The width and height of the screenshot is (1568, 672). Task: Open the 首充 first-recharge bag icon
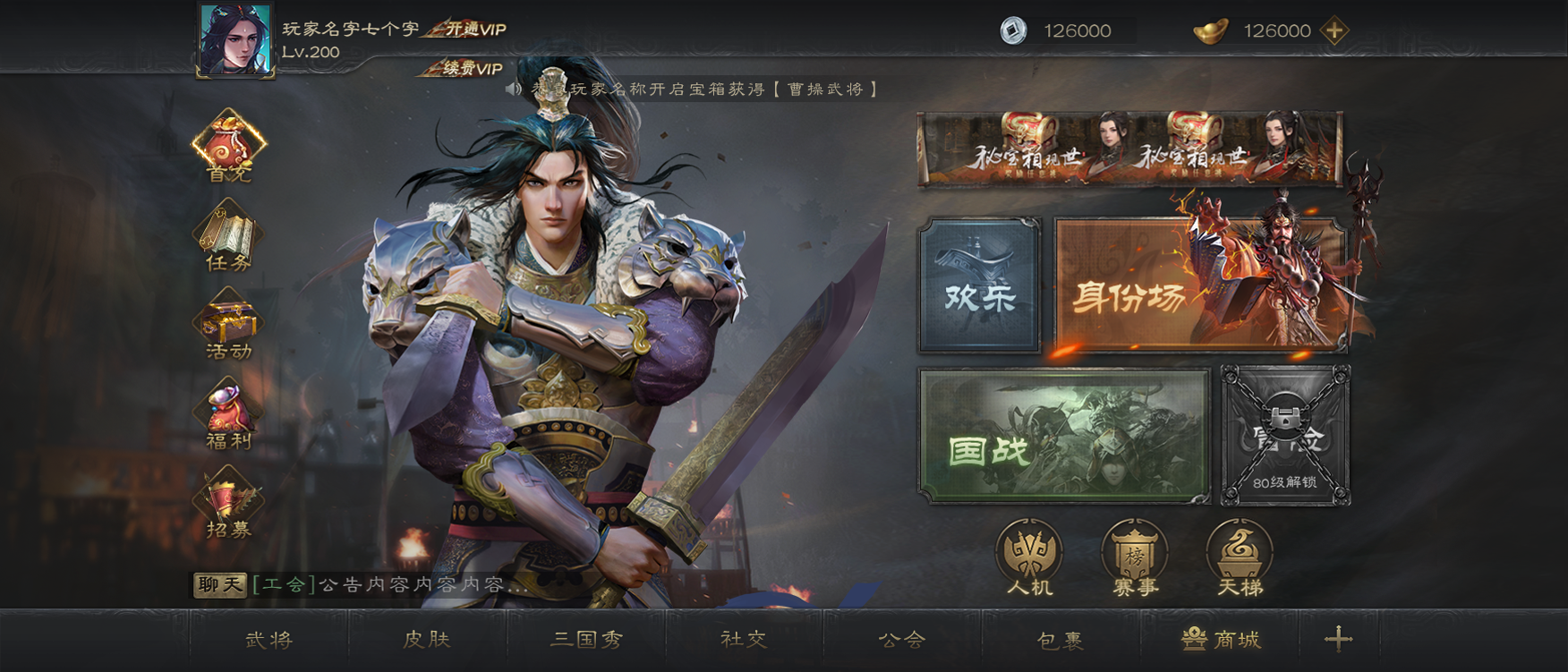(x=229, y=145)
